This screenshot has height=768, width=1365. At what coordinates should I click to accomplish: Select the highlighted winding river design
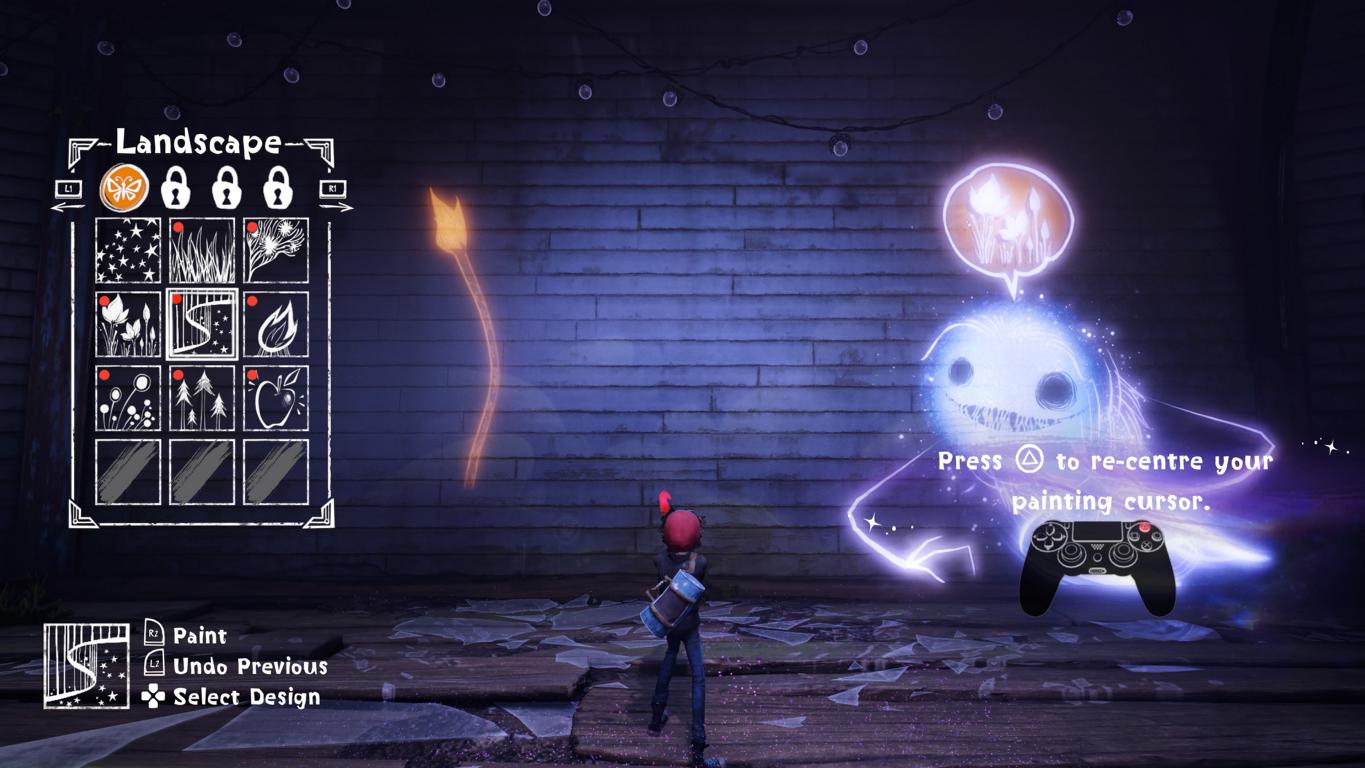(x=202, y=325)
